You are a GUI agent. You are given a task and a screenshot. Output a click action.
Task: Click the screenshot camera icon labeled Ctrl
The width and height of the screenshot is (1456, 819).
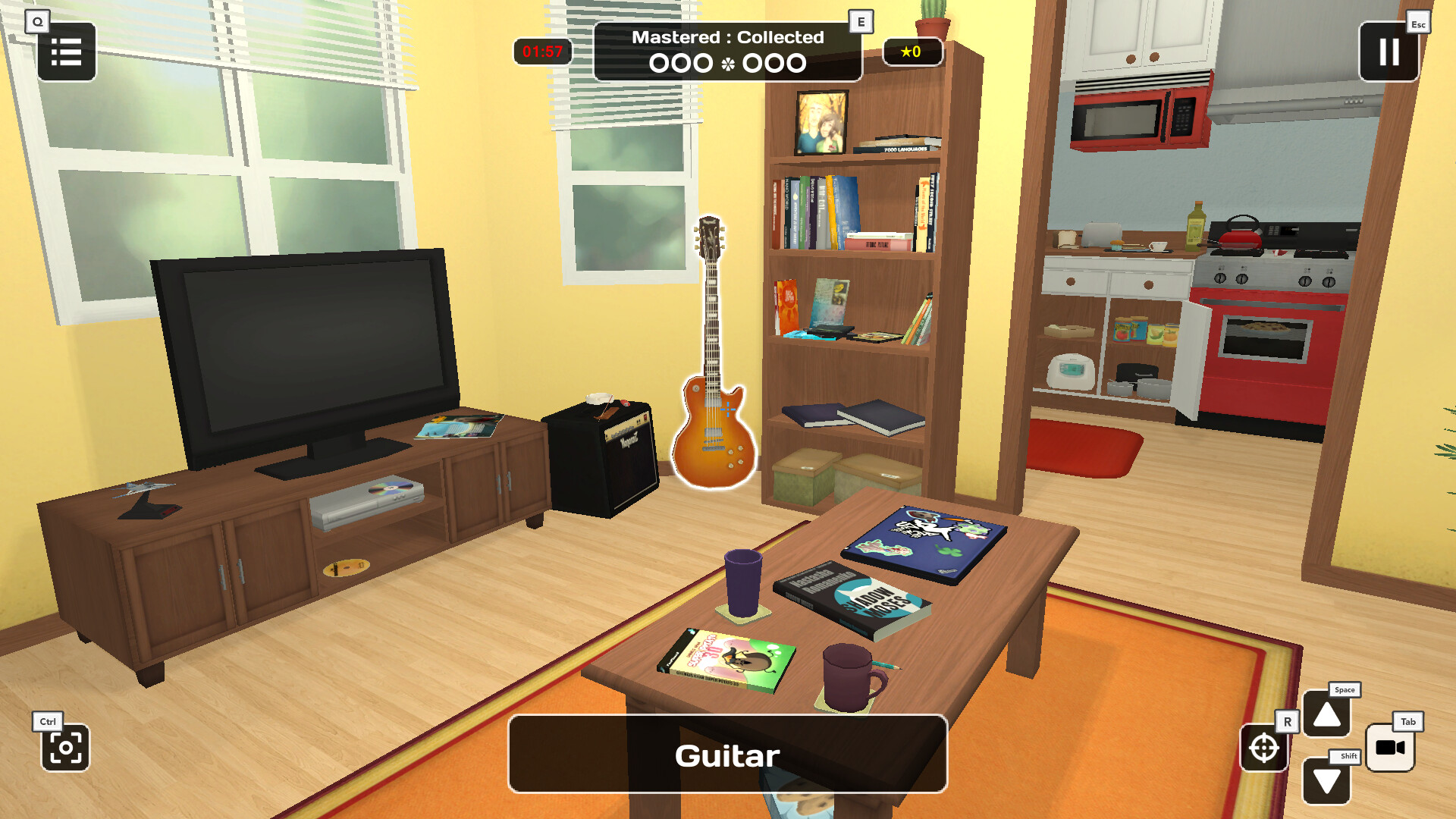66,748
